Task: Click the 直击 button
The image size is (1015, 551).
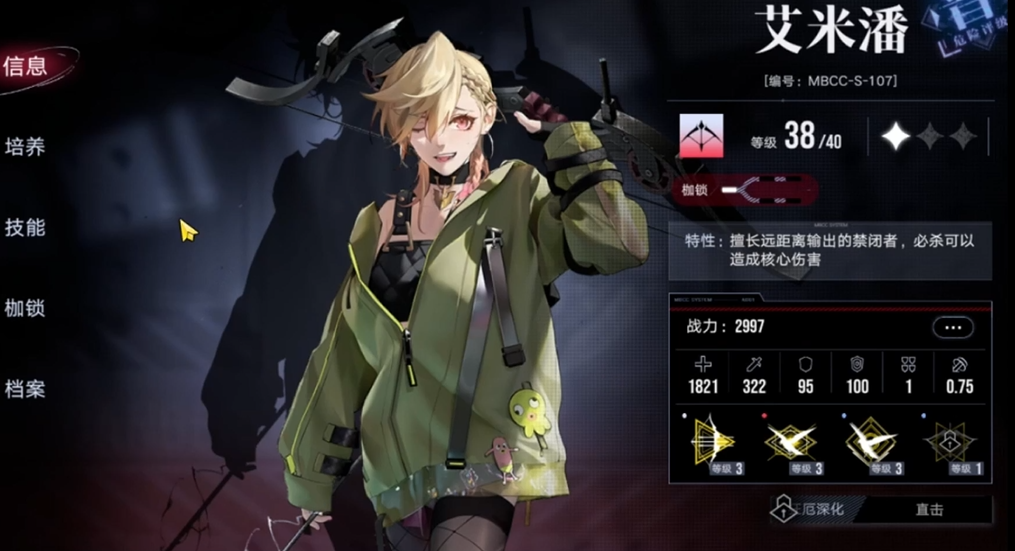Action: click(928, 509)
